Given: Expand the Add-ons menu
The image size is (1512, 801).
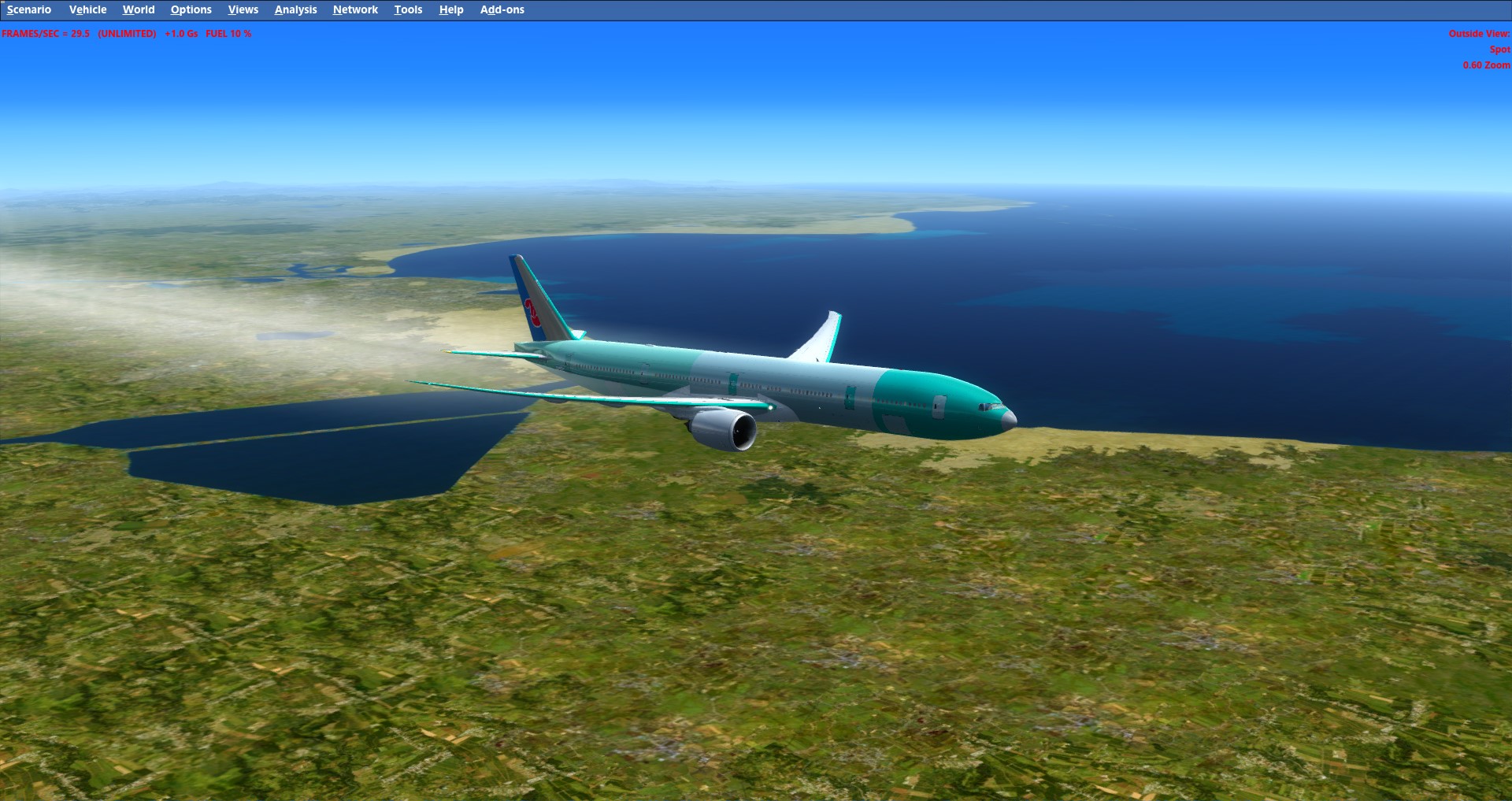Looking at the screenshot, I should pos(502,9).
